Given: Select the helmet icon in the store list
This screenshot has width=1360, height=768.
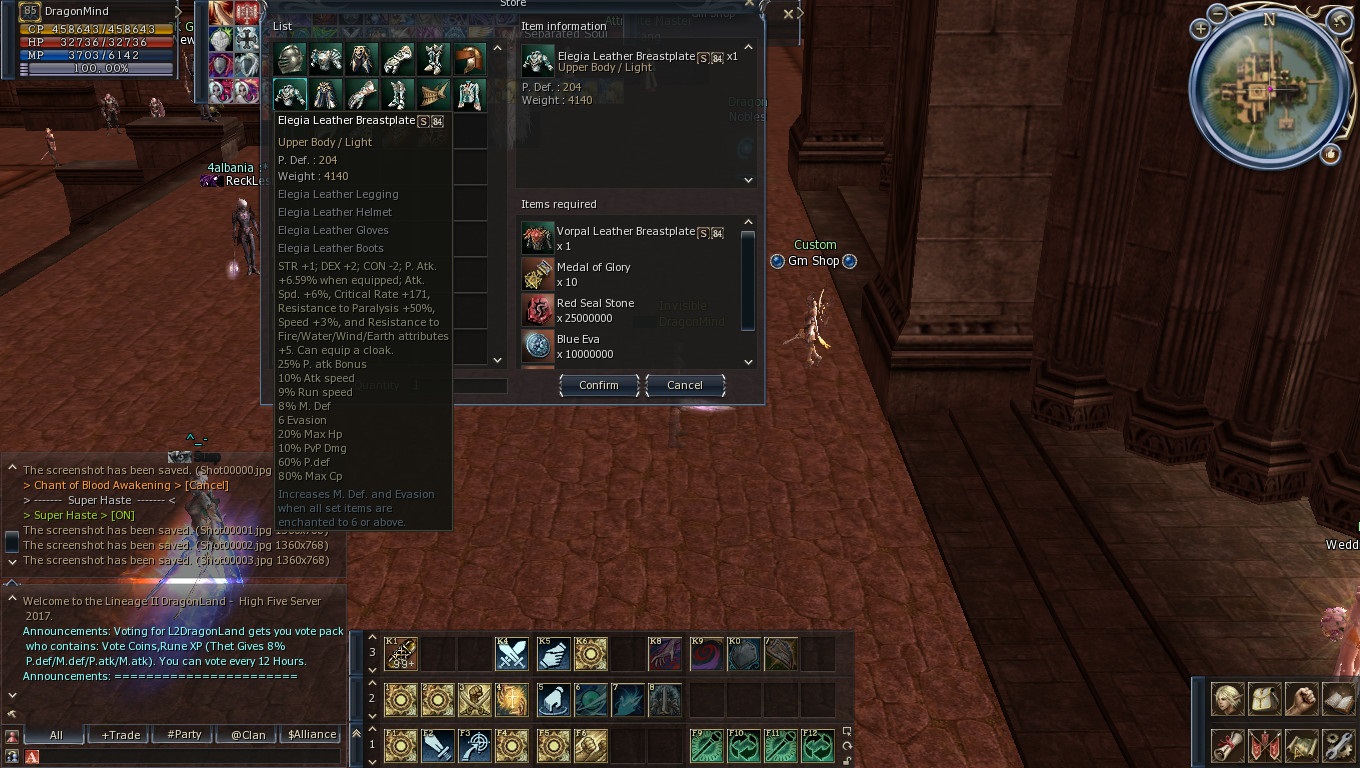Looking at the screenshot, I should [290, 60].
